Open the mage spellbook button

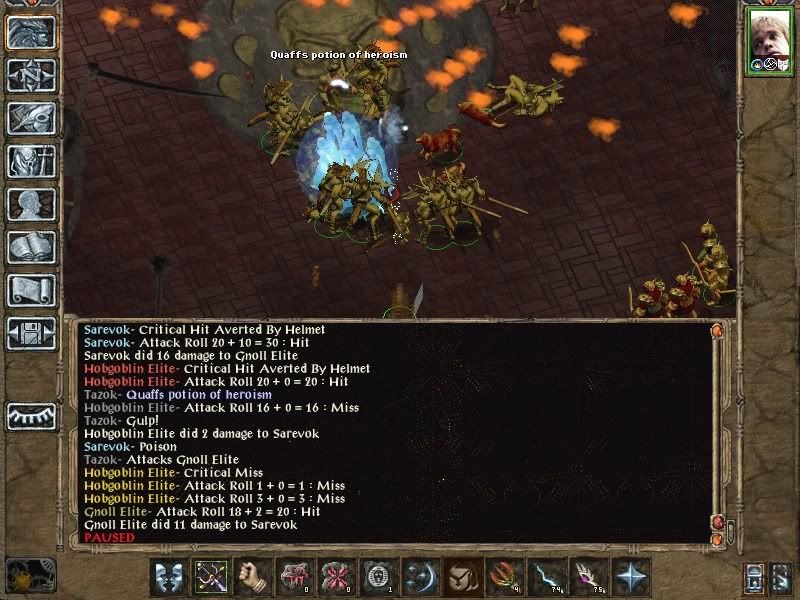coord(31,247)
